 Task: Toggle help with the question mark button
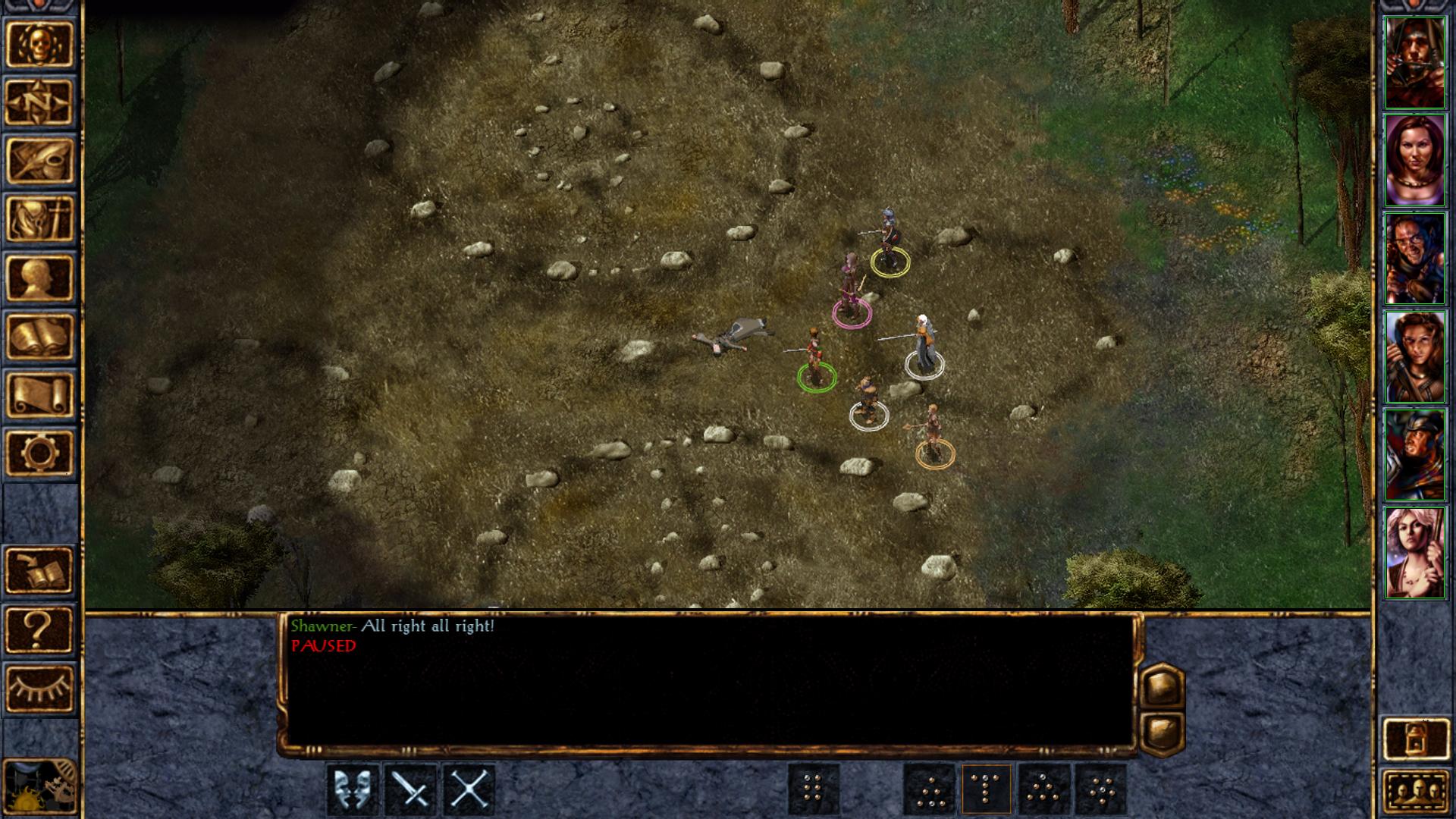point(39,629)
